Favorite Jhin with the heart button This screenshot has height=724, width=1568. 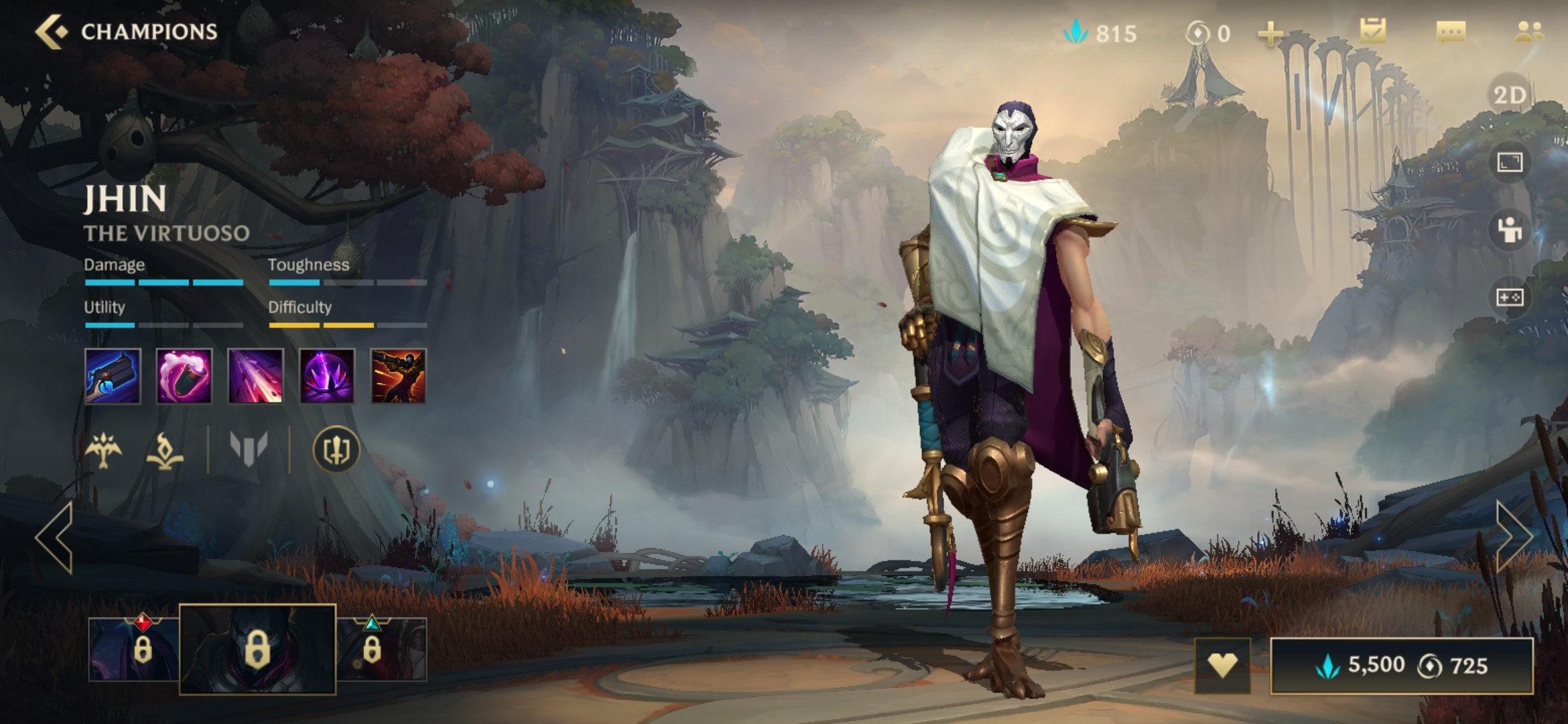(x=1222, y=665)
